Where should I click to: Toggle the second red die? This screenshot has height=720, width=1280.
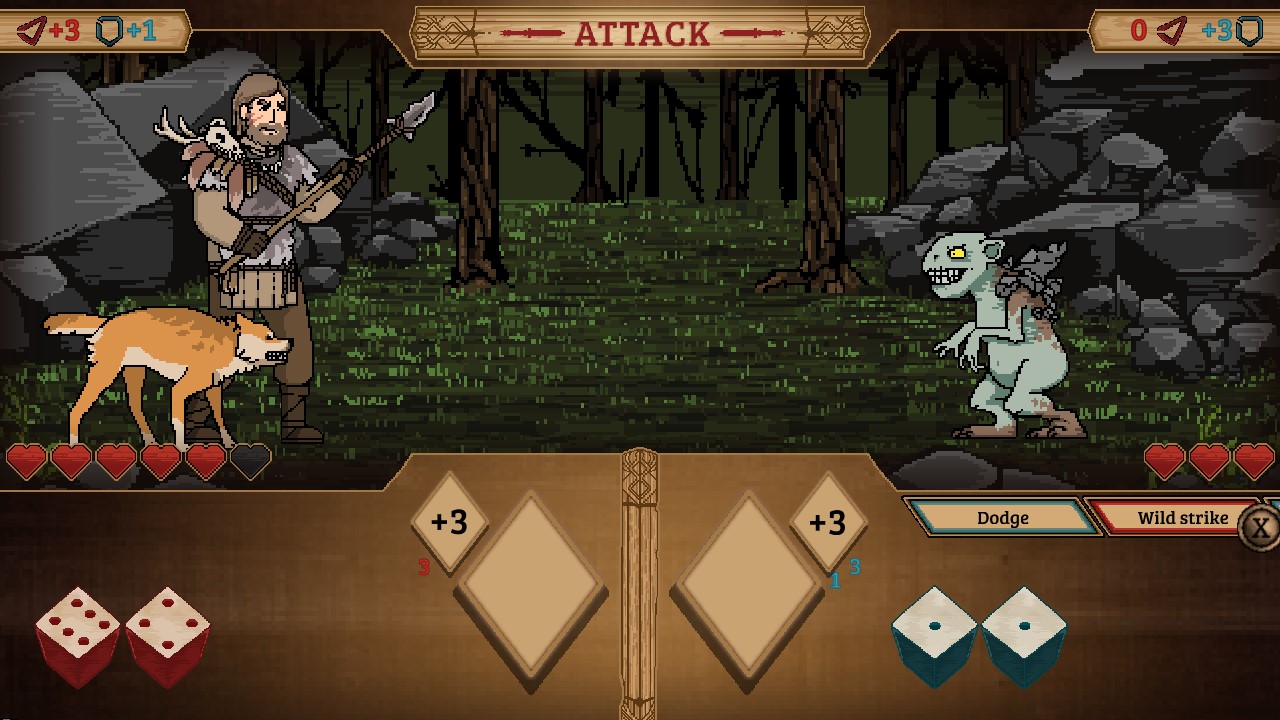click(170, 630)
